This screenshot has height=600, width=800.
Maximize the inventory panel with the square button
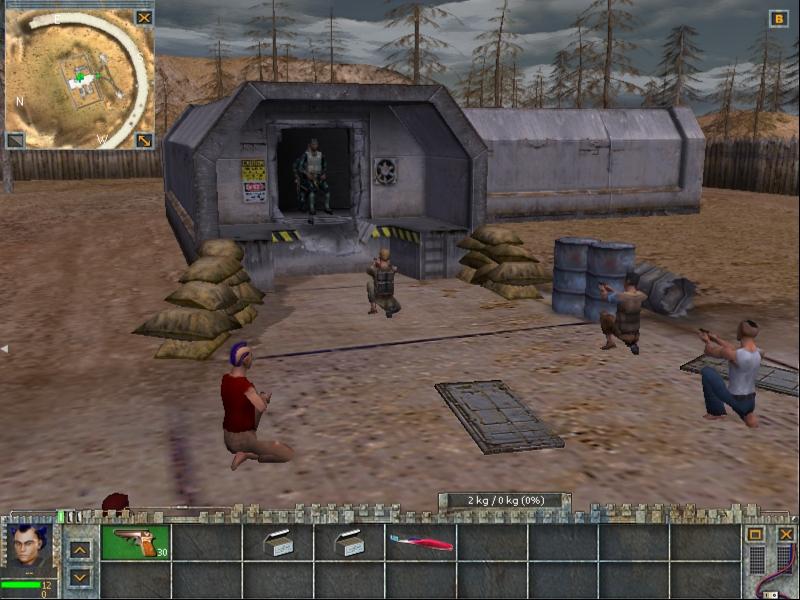pyautogui.click(x=755, y=534)
